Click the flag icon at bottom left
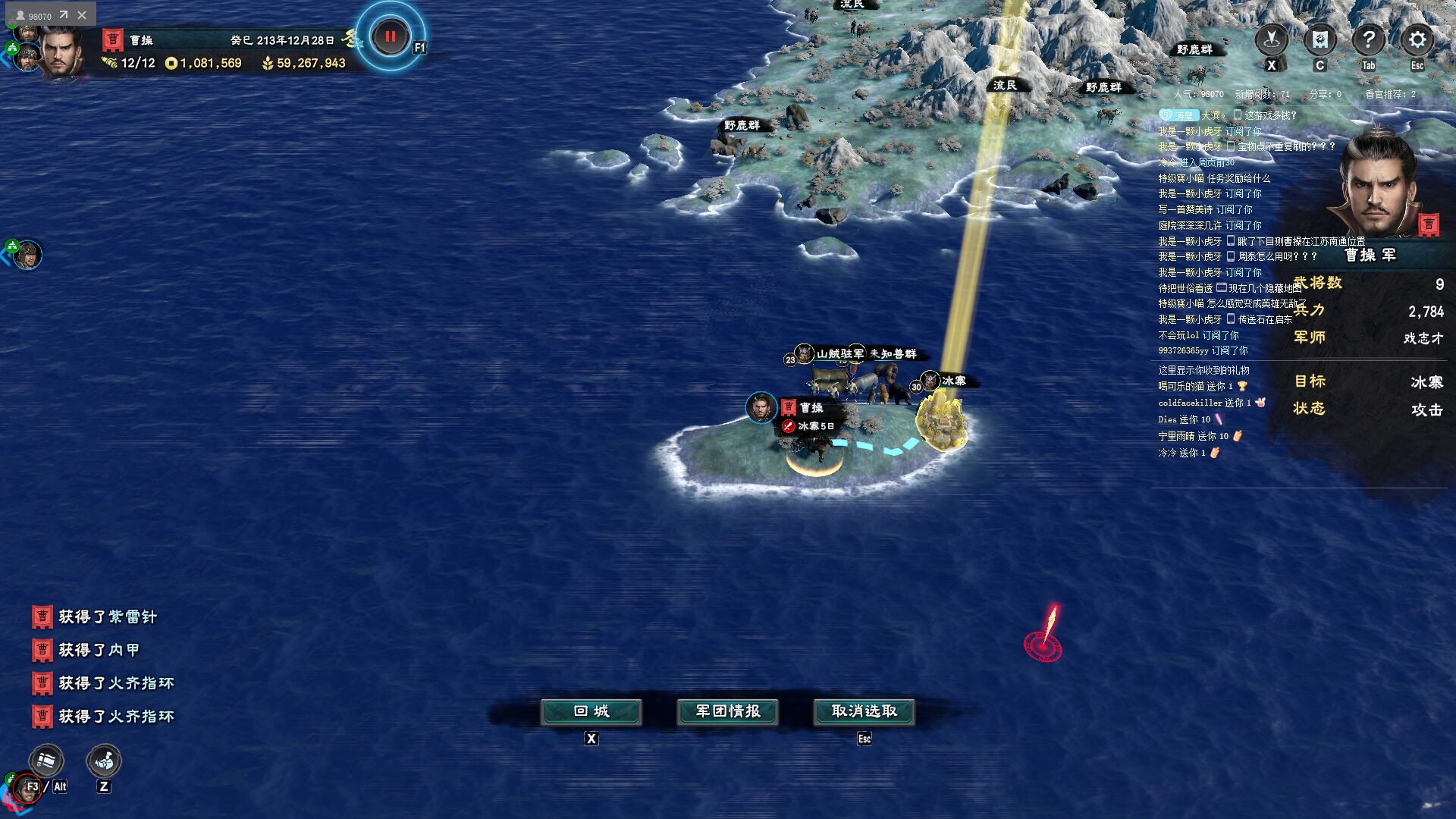1456x819 pixels. [46, 760]
